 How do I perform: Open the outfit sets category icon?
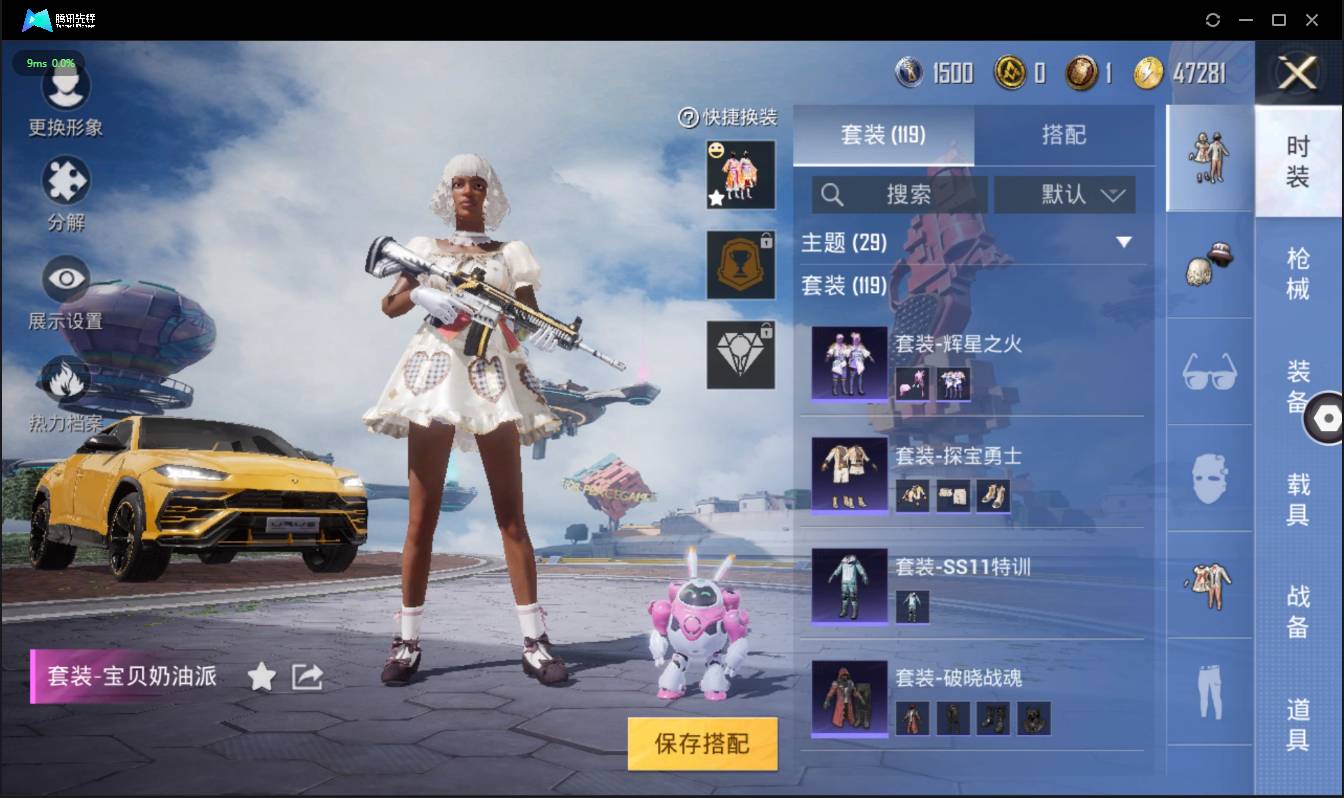click(1209, 158)
